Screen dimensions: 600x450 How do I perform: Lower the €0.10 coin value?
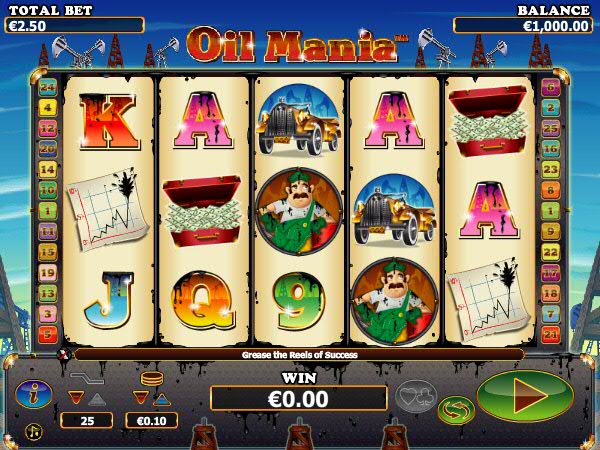click(141, 397)
